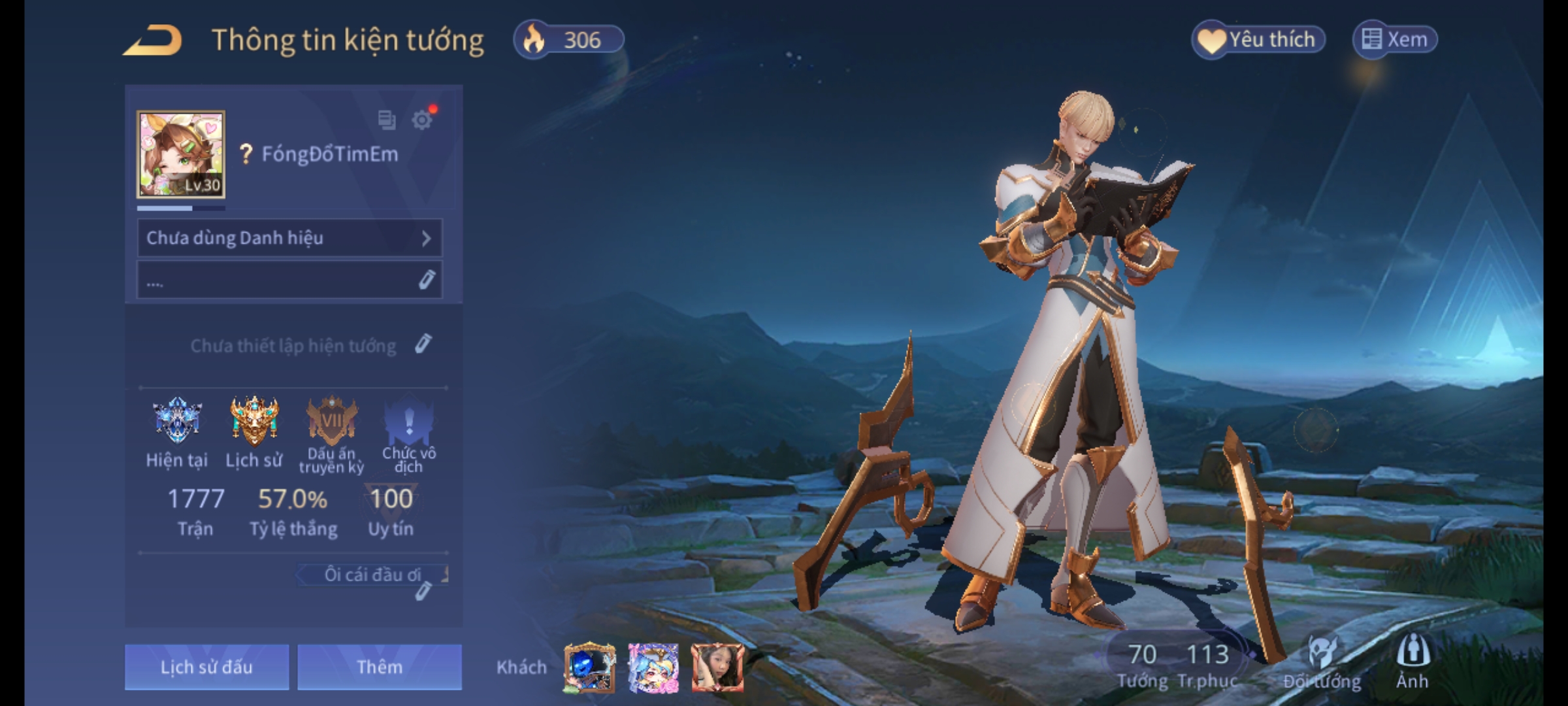Click the Thêm button
The image size is (1568, 706).
point(380,667)
